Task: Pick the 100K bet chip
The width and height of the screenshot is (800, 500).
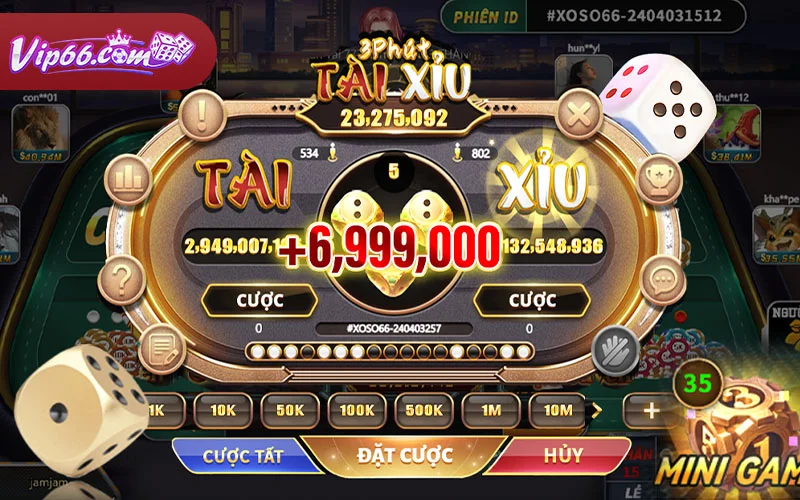Action: pos(356,409)
